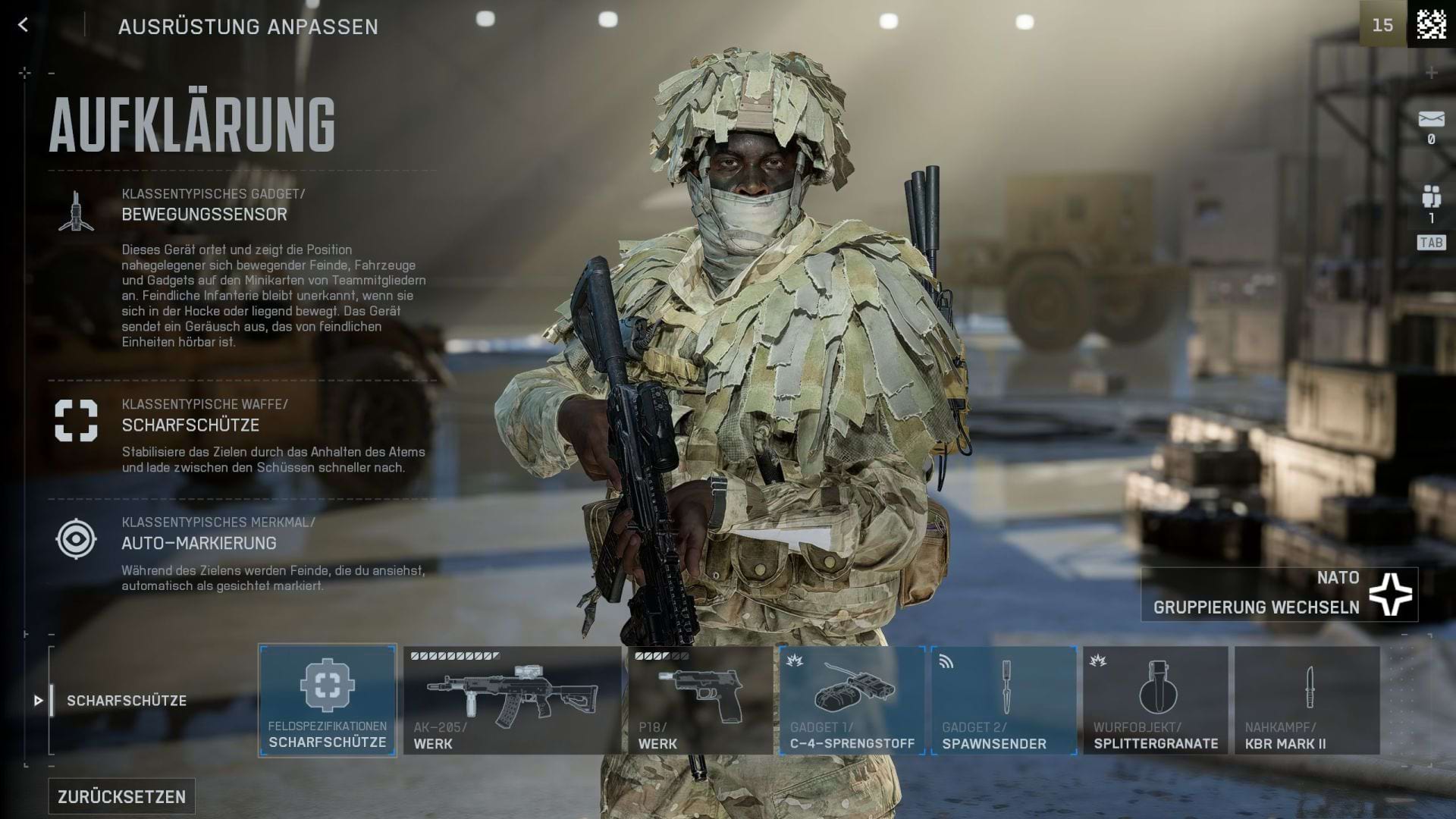The width and height of the screenshot is (1456, 819).
Task: Click the plus icon below profile
Action: point(1431,74)
